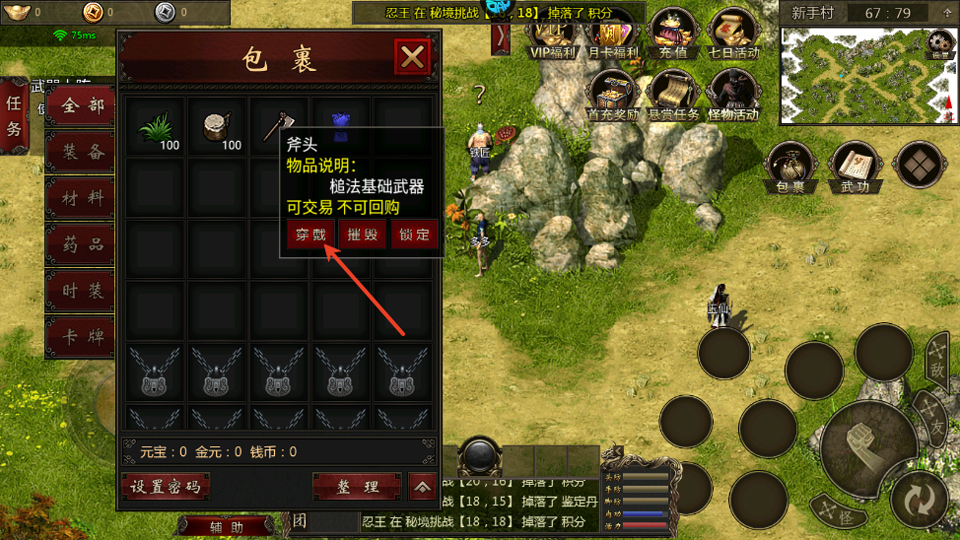The width and height of the screenshot is (960, 540).
Task: Click the 设置密码 set password button
Action: pos(165,487)
